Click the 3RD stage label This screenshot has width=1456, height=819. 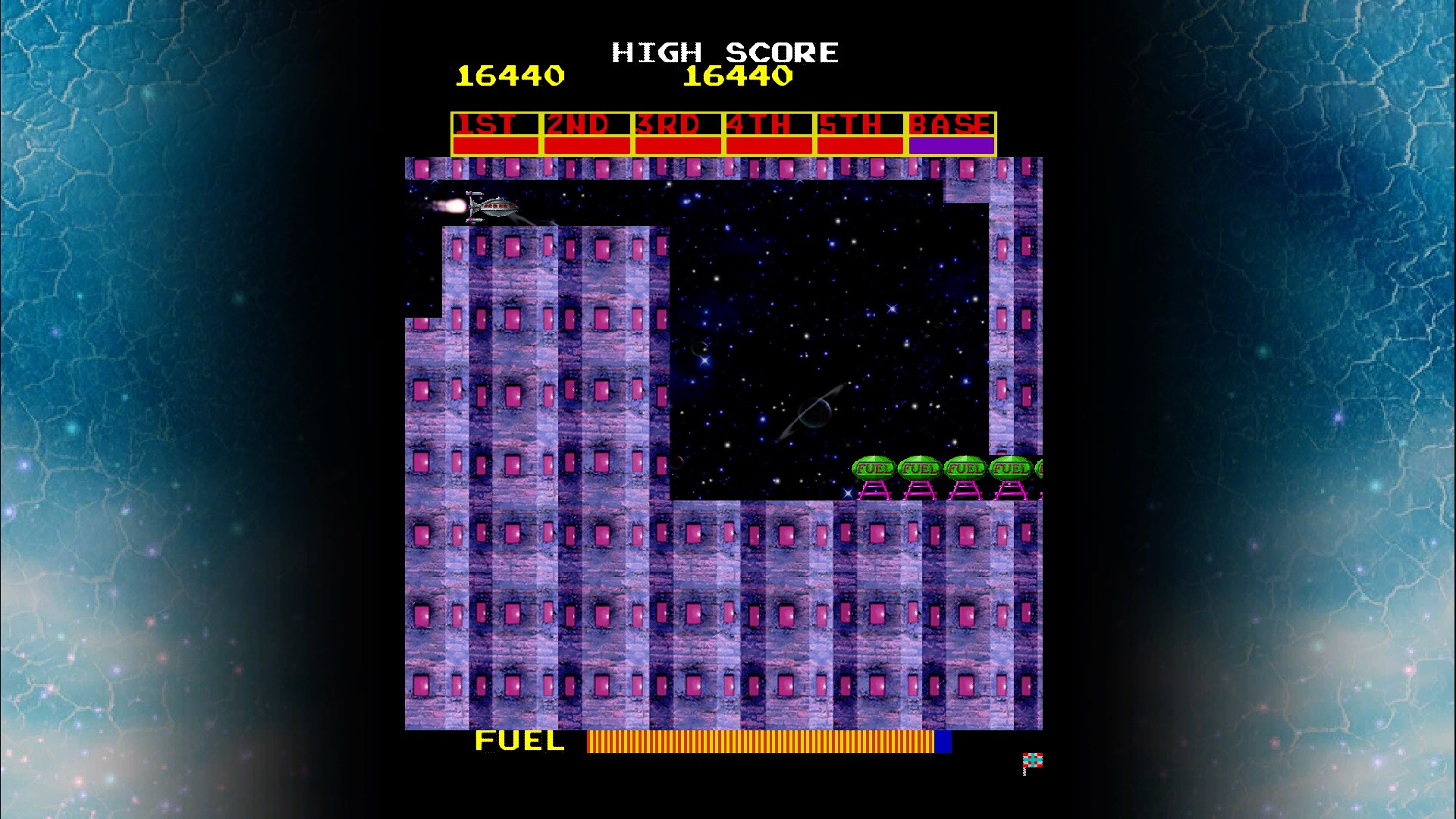click(670, 122)
